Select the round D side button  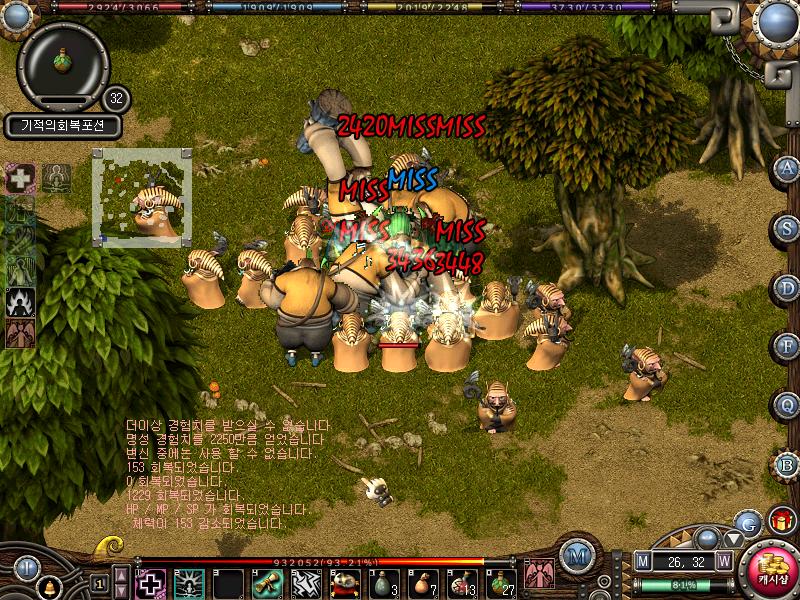(x=787, y=287)
